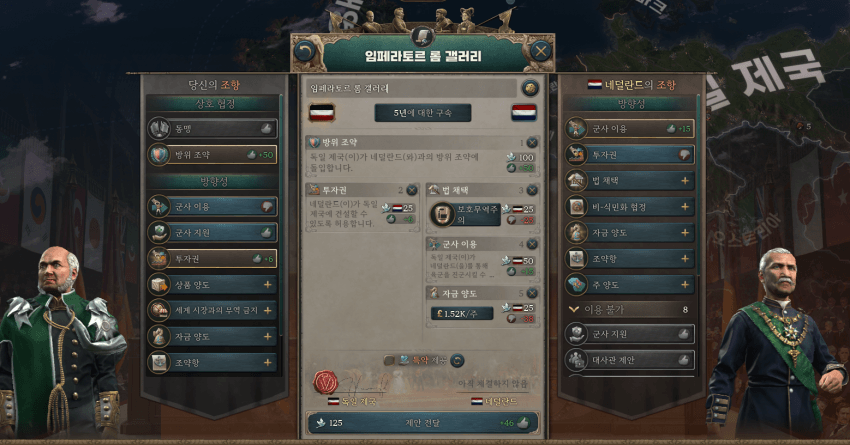Image resolution: width=850 pixels, height=445 pixels.
Task: Remove the 법 채택 article from treaty
Action: tap(531, 190)
